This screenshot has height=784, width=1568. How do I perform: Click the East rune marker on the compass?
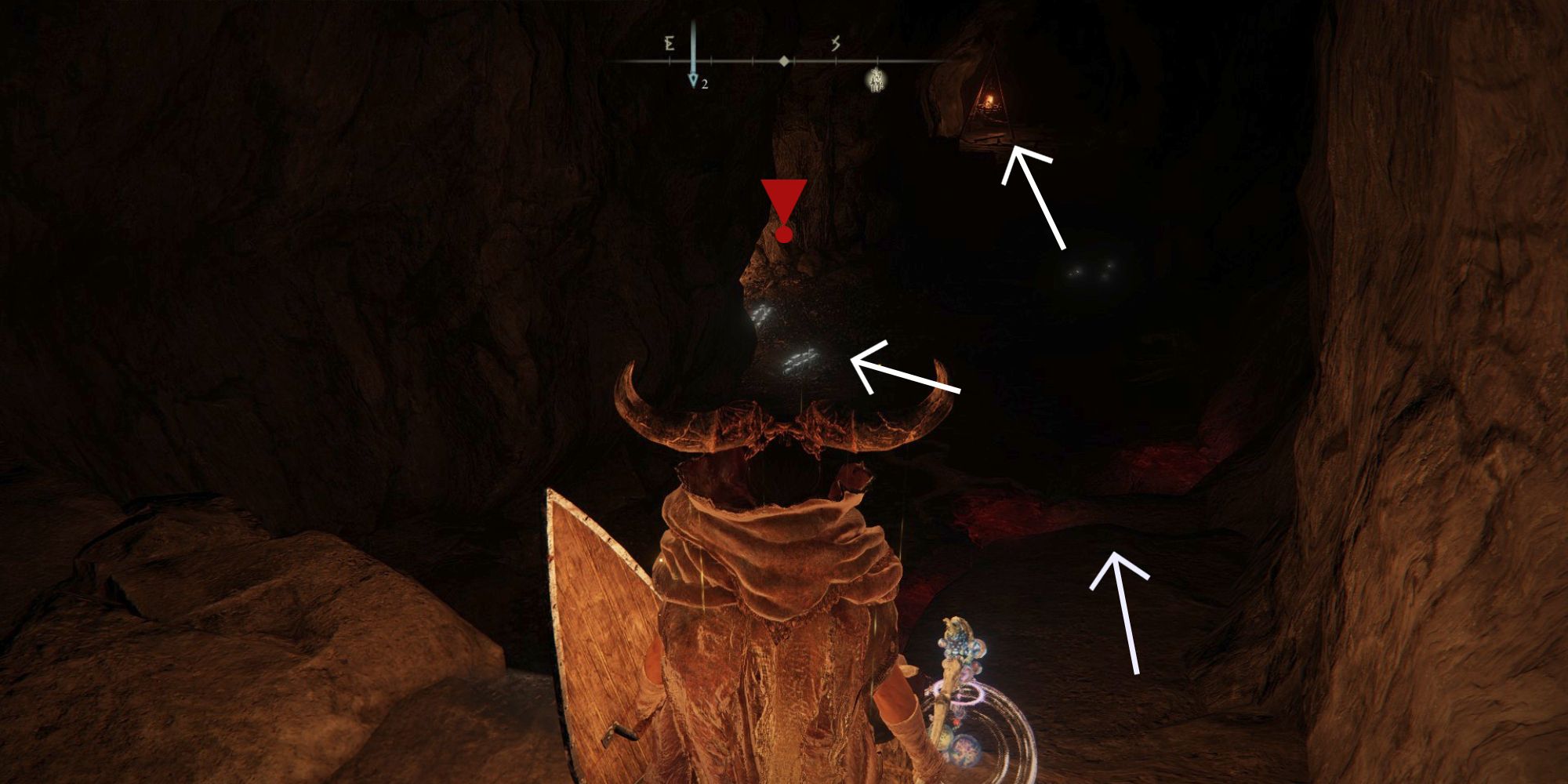point(670,44)
